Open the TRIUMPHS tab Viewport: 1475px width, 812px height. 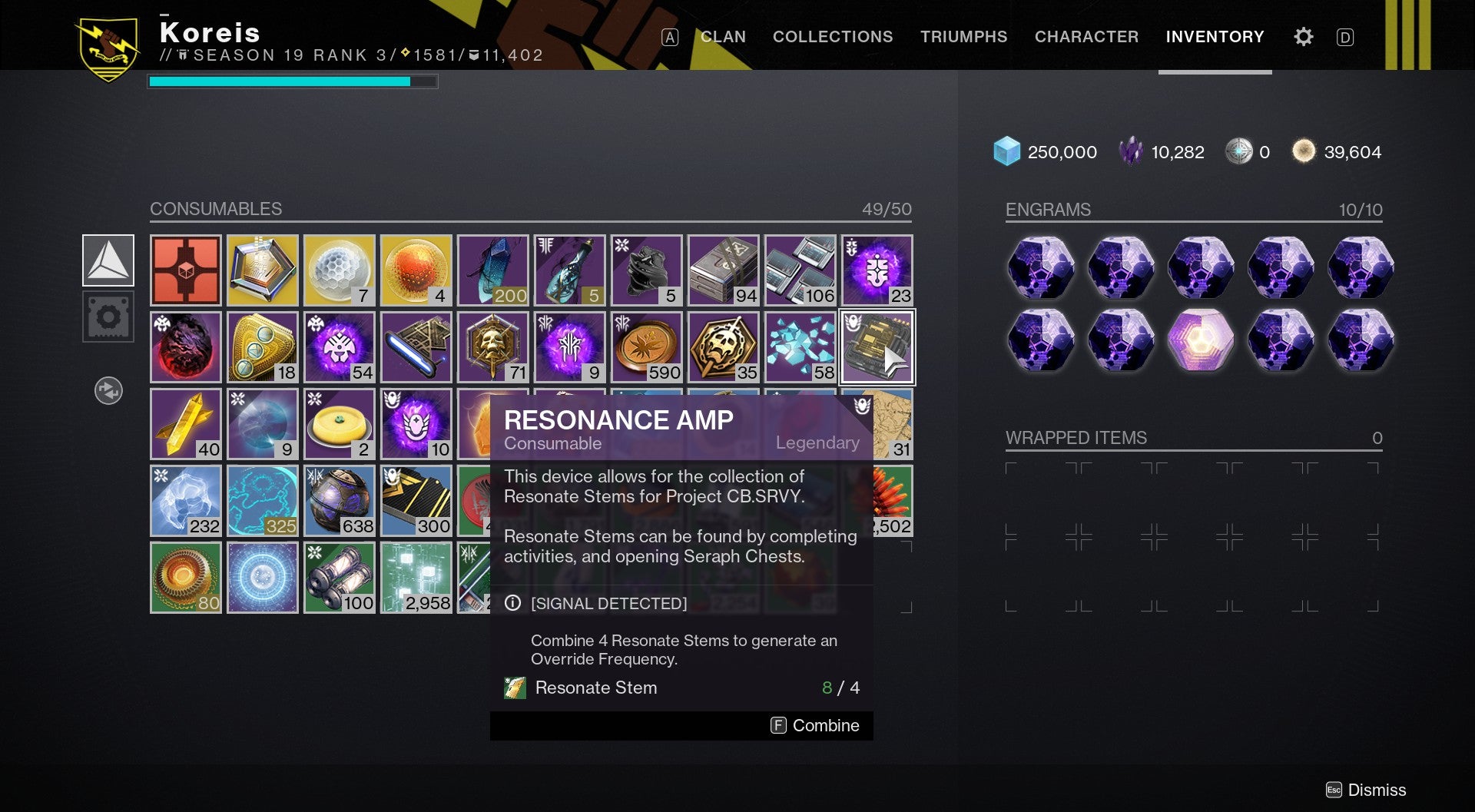coord(964,36)
